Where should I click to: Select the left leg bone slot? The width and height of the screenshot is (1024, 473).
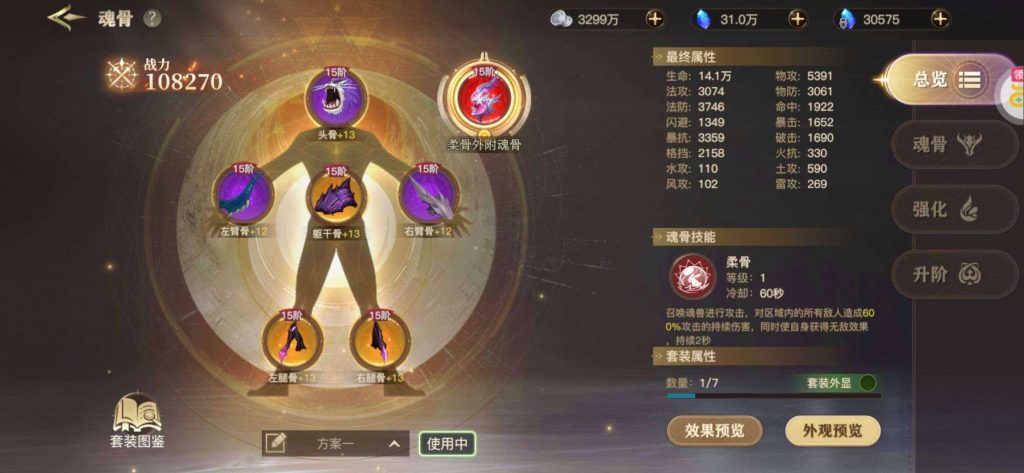(x=292, y=342)
